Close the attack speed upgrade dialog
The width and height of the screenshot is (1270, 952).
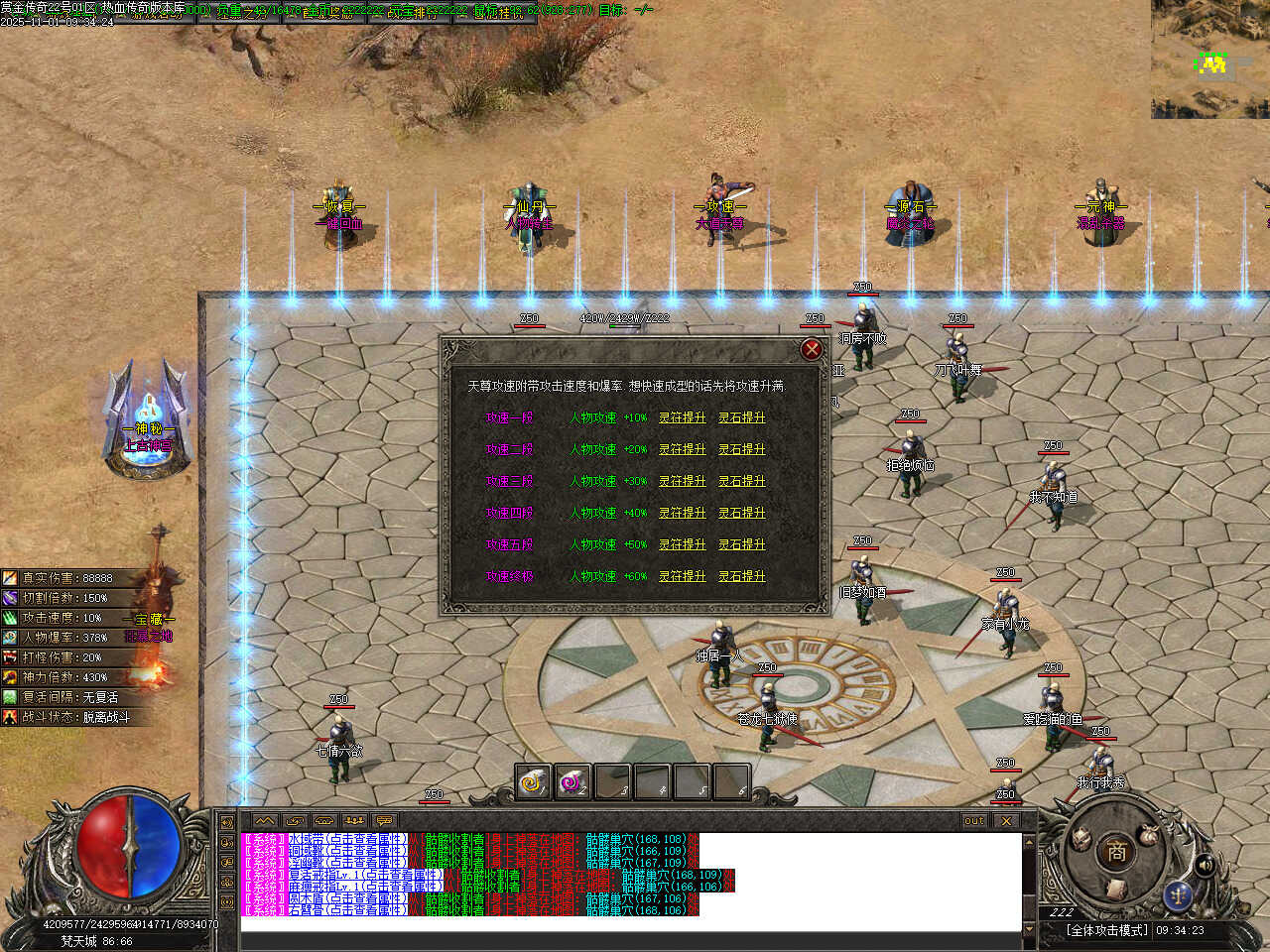click(812, 349)
